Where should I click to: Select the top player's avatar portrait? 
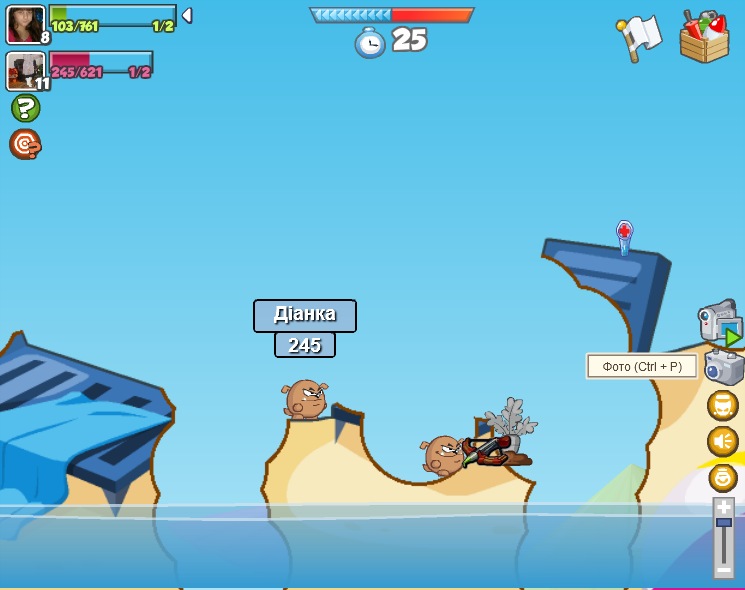point(25,24)
